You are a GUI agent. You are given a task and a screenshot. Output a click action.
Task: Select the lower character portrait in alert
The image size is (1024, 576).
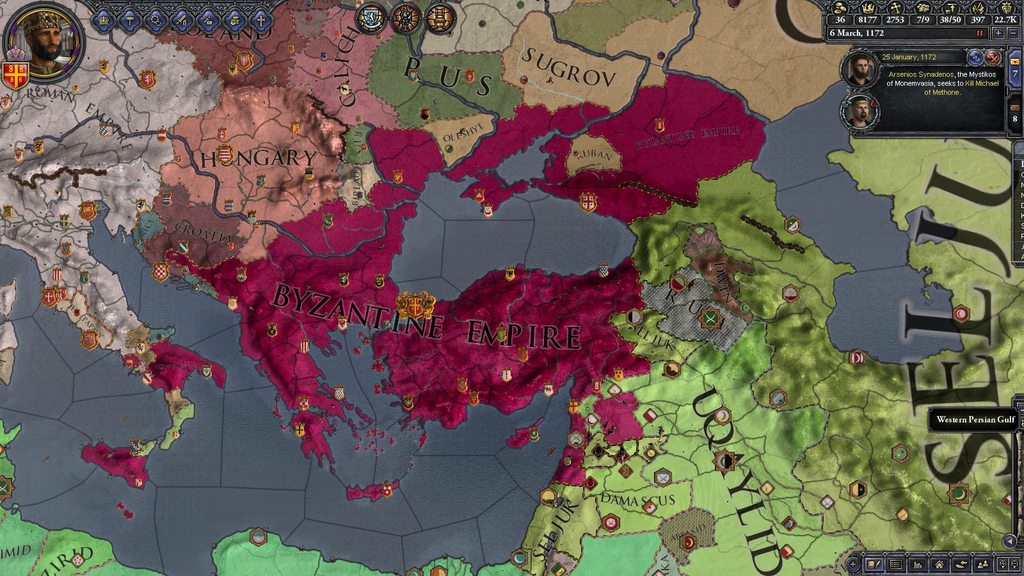[x=859, y=110]
